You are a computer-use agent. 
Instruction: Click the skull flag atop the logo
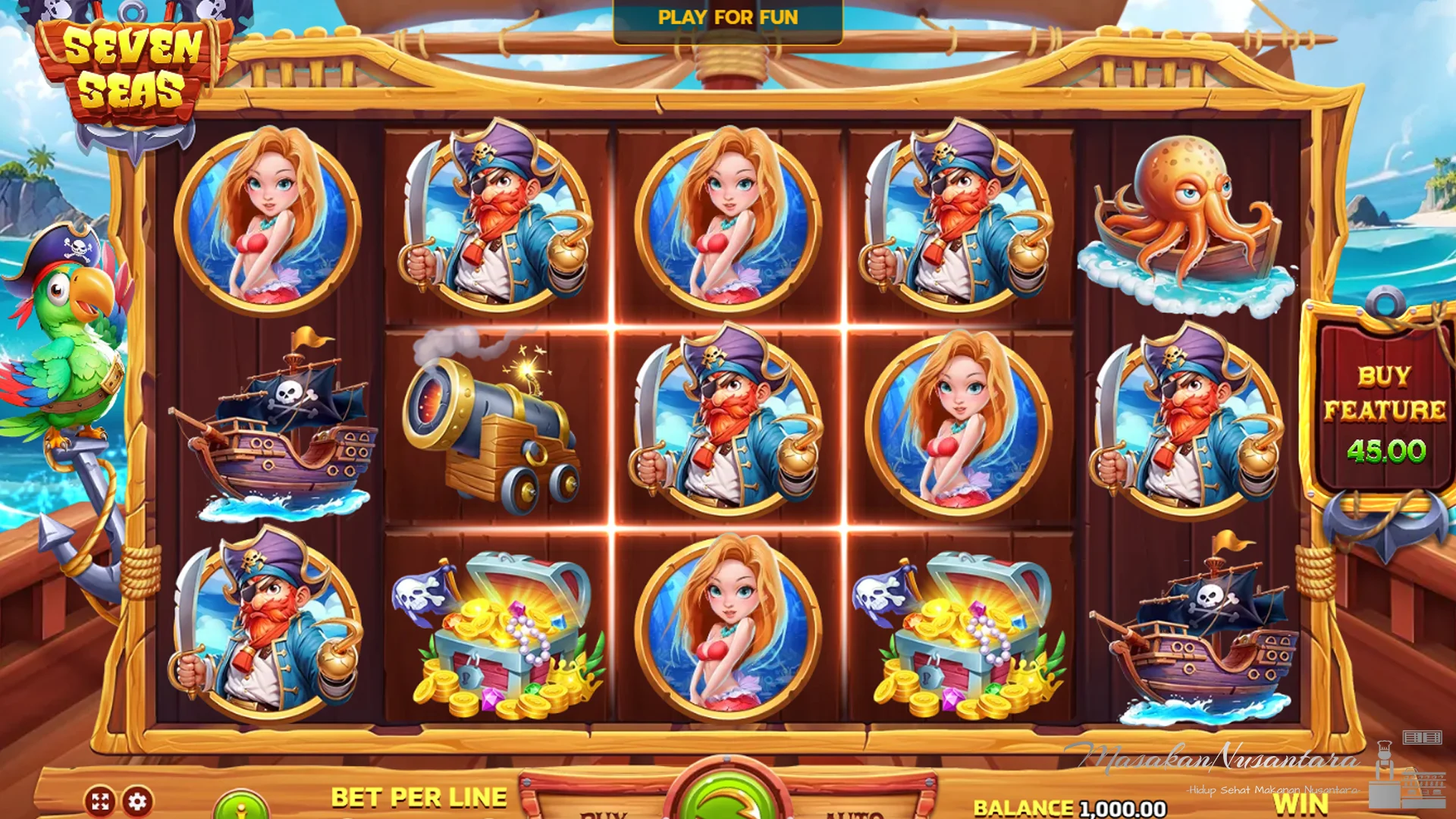53,11
